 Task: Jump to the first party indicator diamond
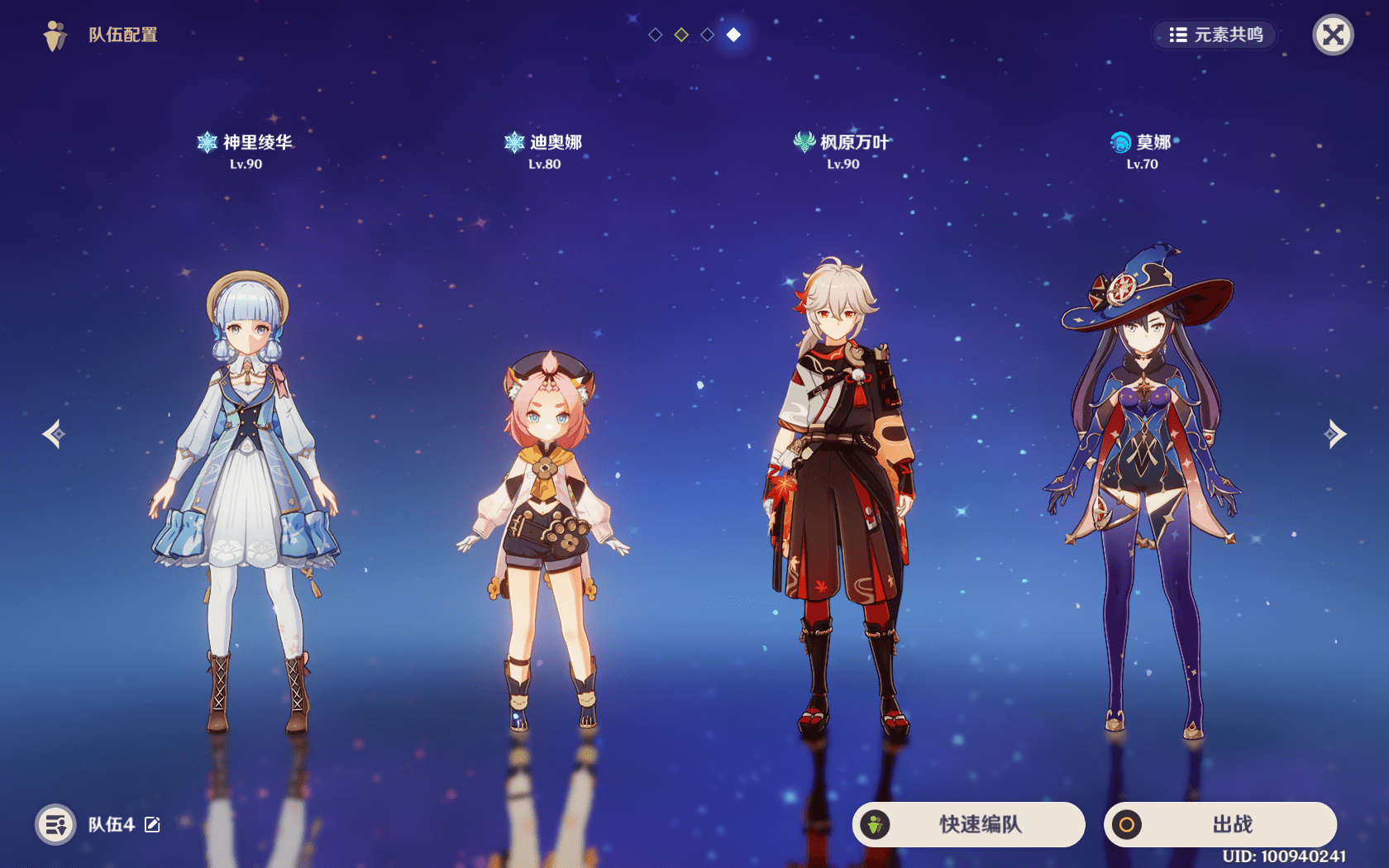[x=656, y=35]
